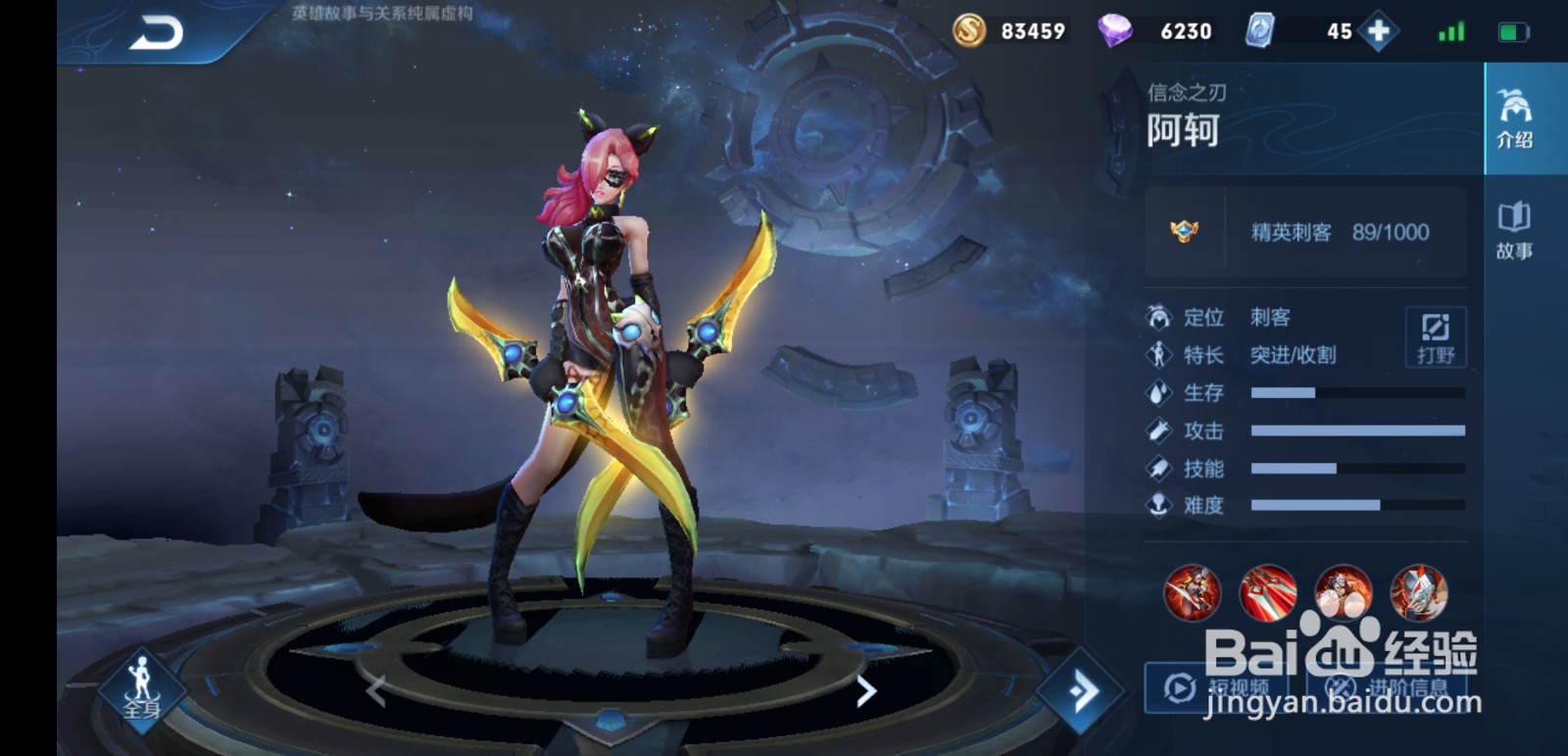This screenshot has width=1568, height=756.
Task: Open the 精英刺客 proficiency progress panel
Action: [1305, 232]
